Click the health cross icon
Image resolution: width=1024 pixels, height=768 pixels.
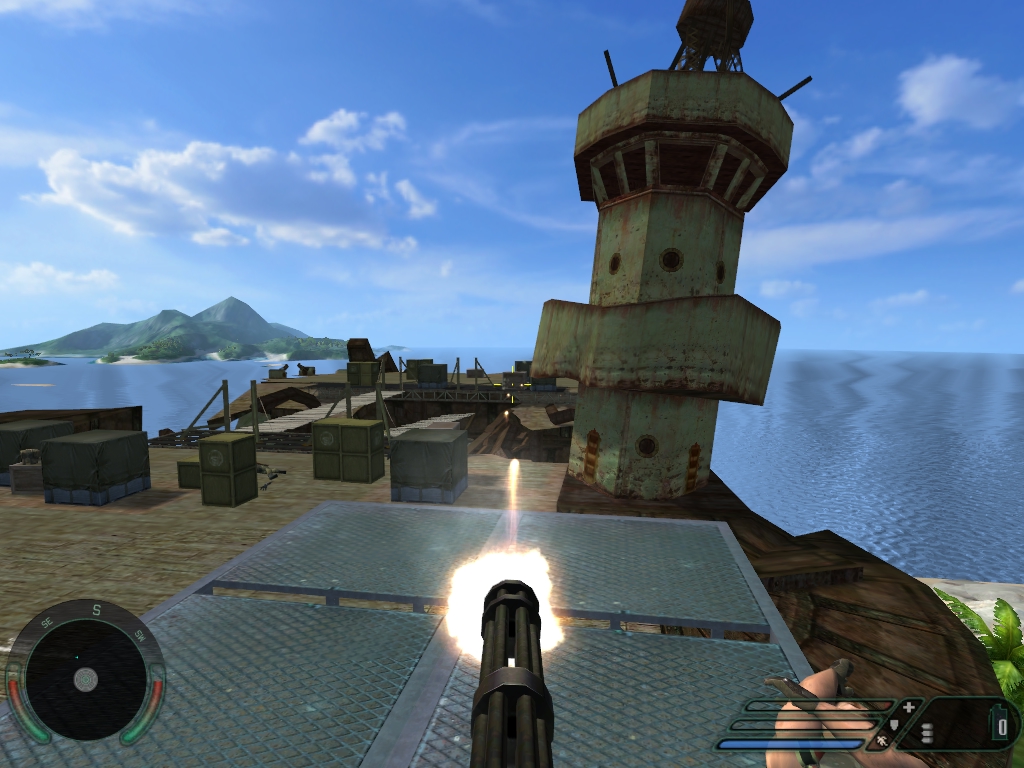tap(908, 707)
